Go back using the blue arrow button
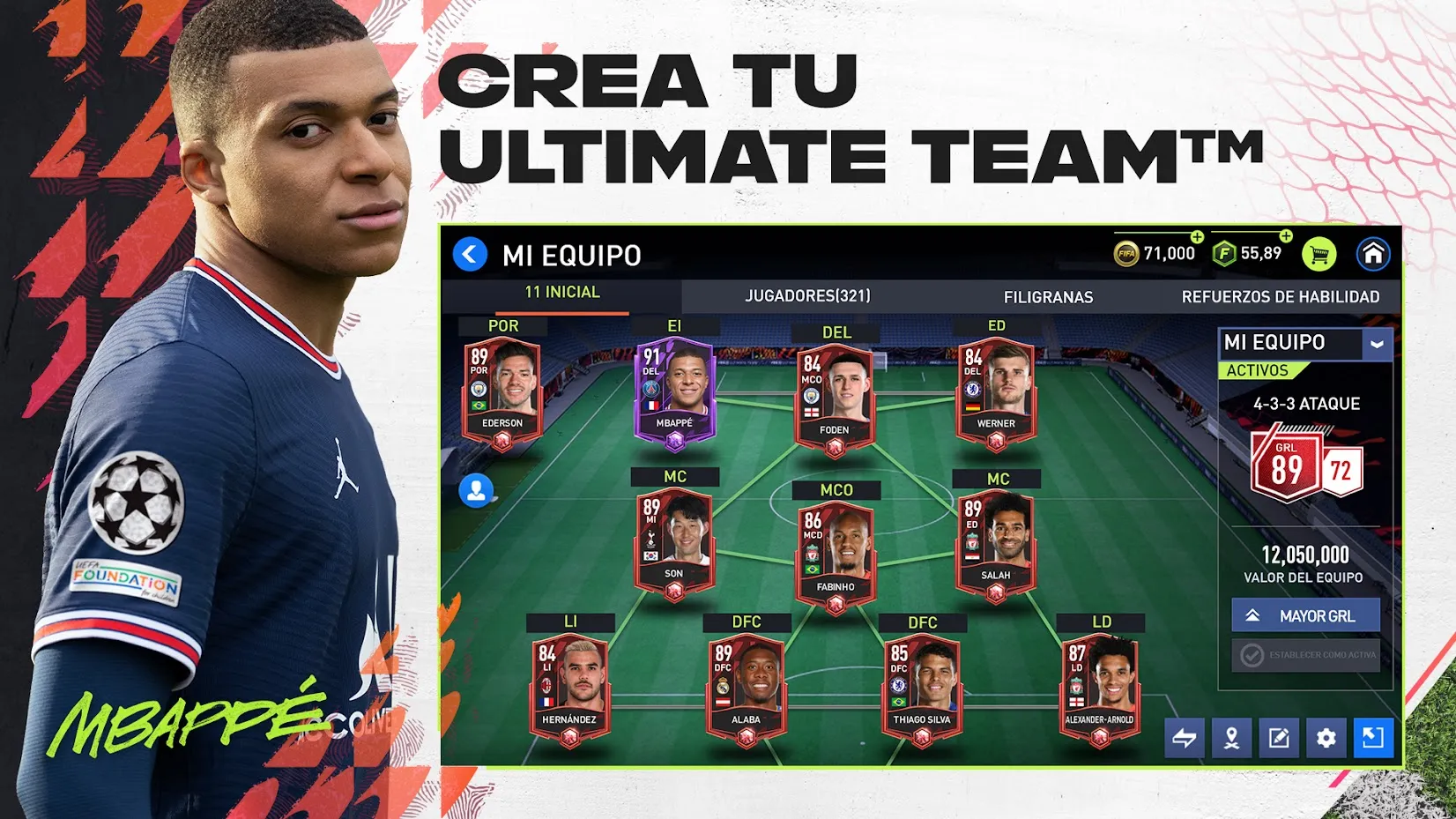 coord(470,255)
